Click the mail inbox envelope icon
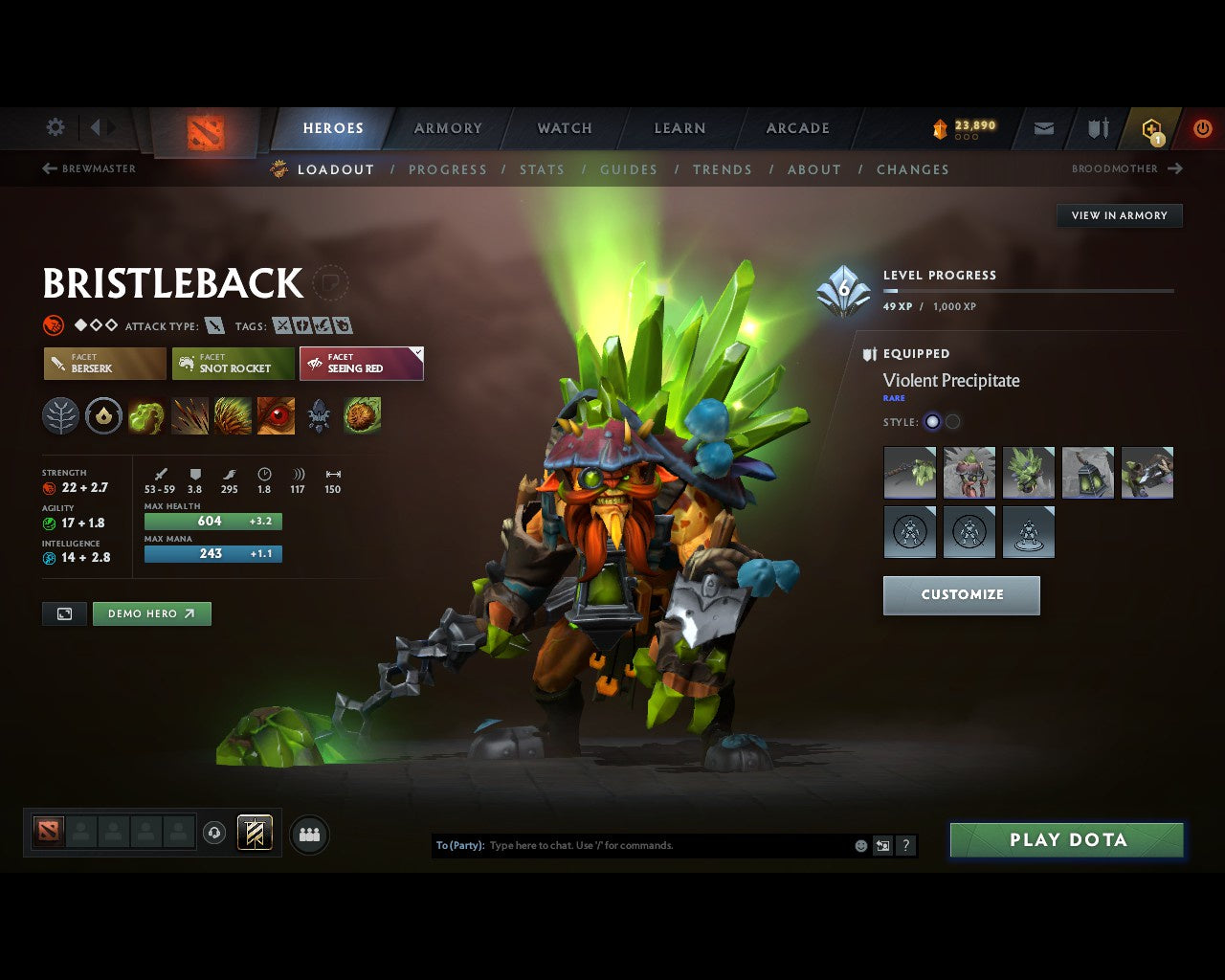Image resolution: width=1225 pixels, height=980 pixels. tap(1042, 128)
